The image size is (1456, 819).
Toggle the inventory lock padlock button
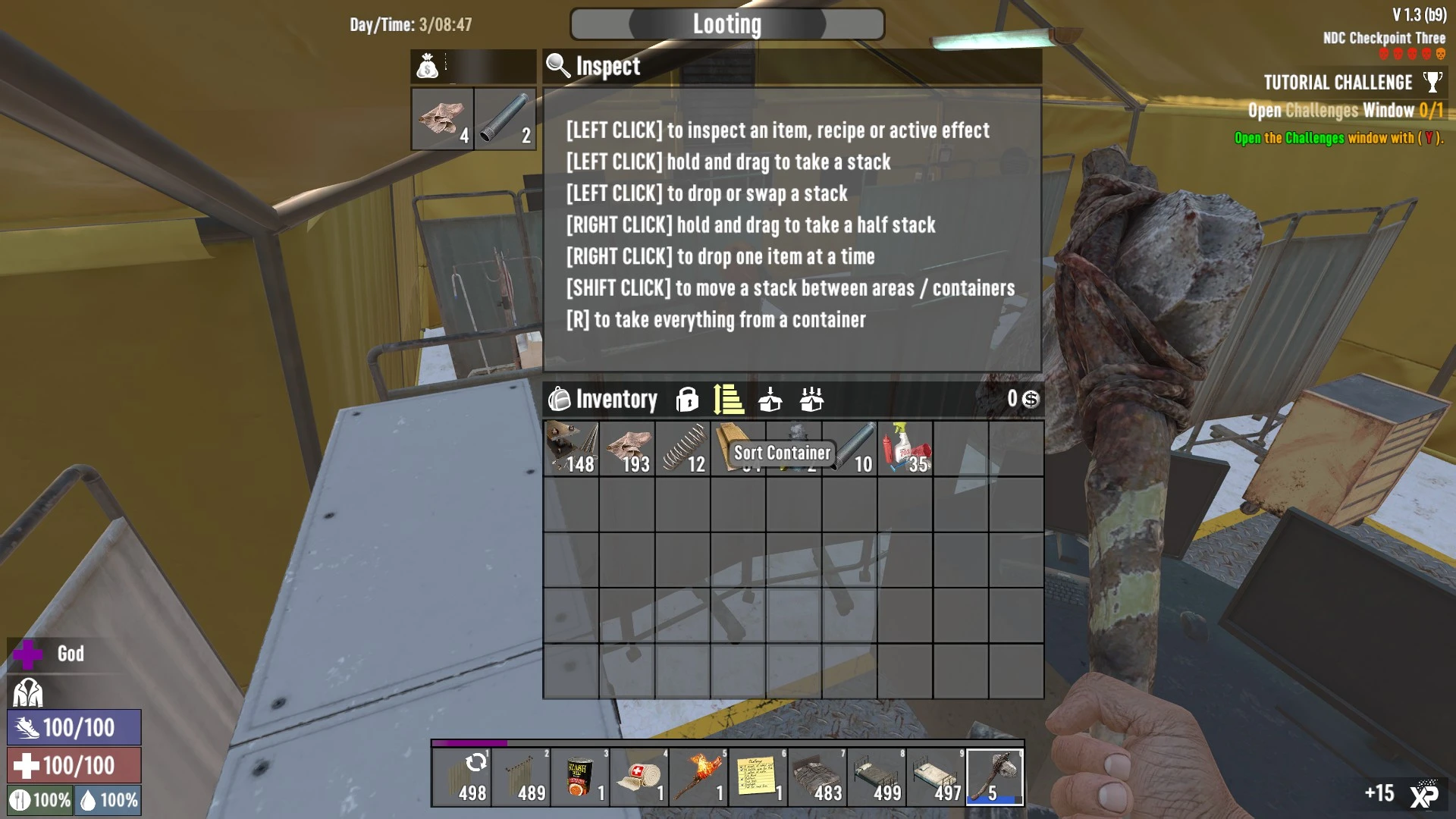point(687,399)
